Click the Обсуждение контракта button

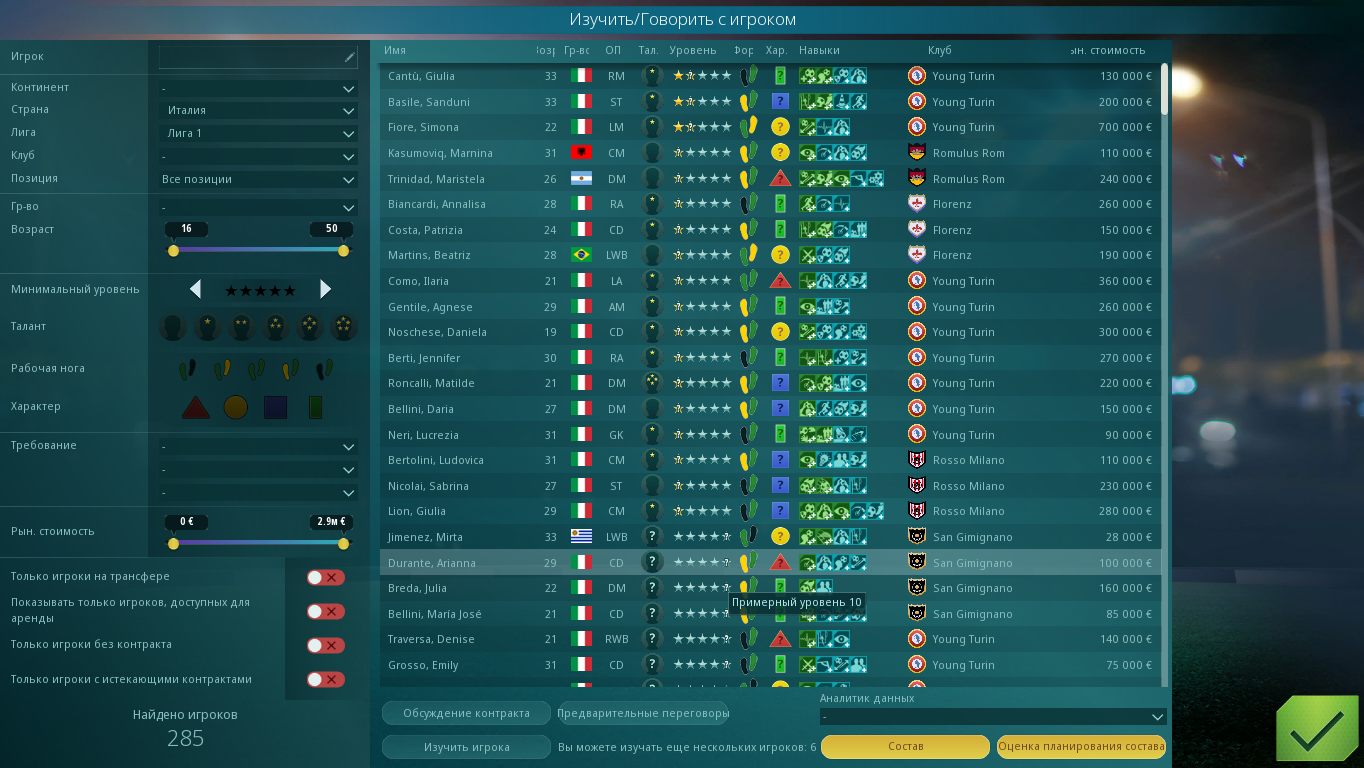(x=466, y=713)
